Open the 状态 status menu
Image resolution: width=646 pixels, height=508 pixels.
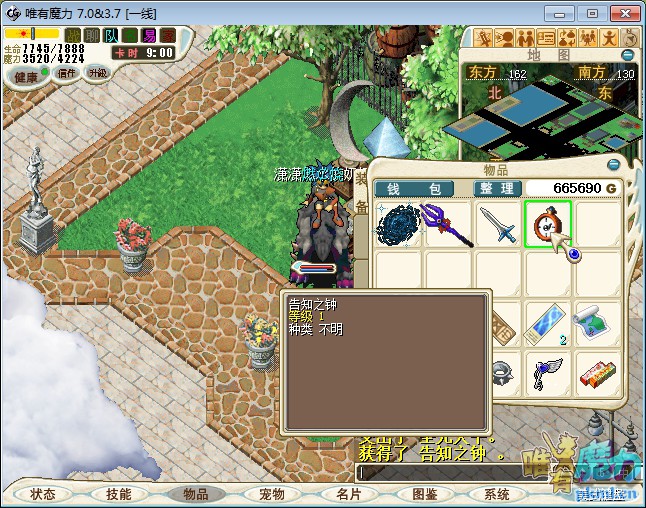pyautogui.click(x=43, y=494)
